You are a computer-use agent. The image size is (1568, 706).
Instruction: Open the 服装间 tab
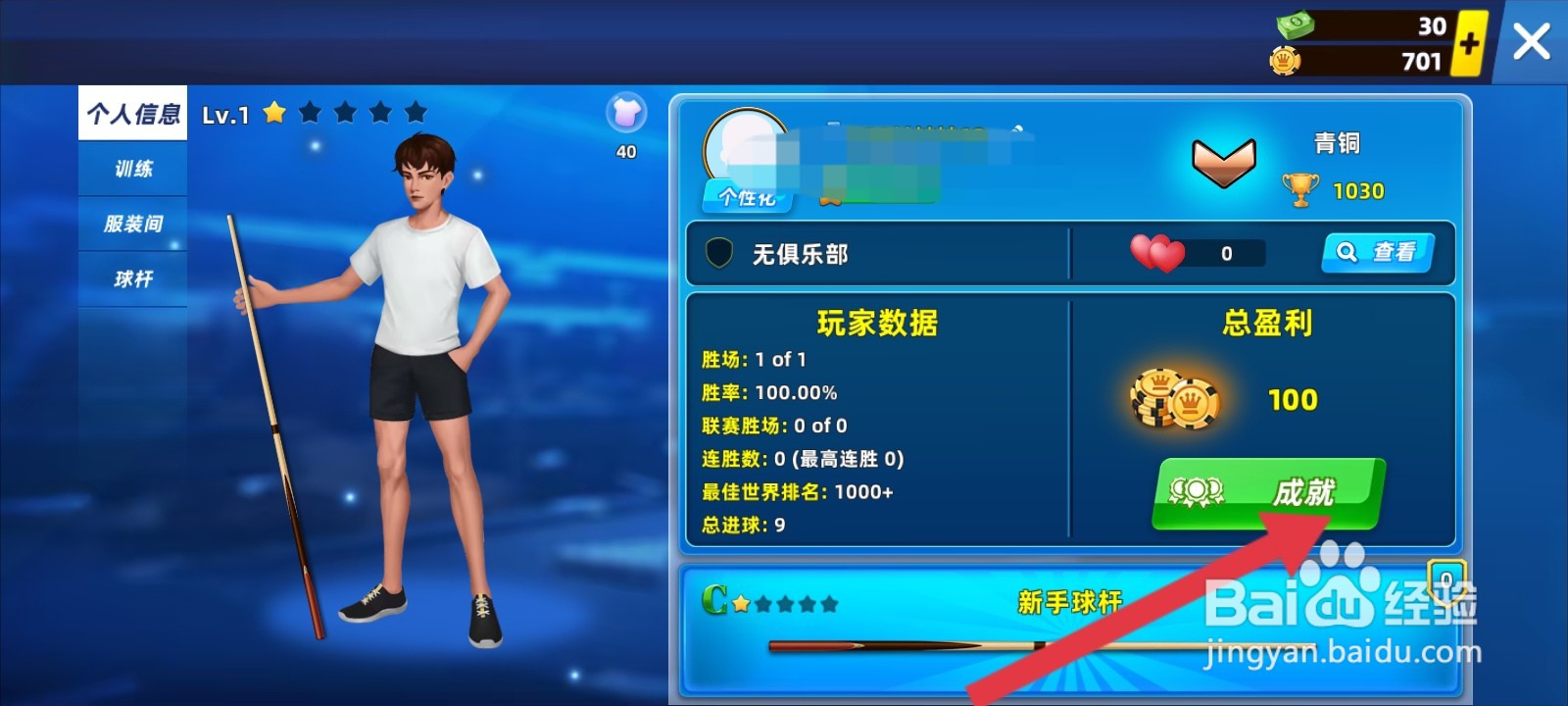[x=132, y=224]
